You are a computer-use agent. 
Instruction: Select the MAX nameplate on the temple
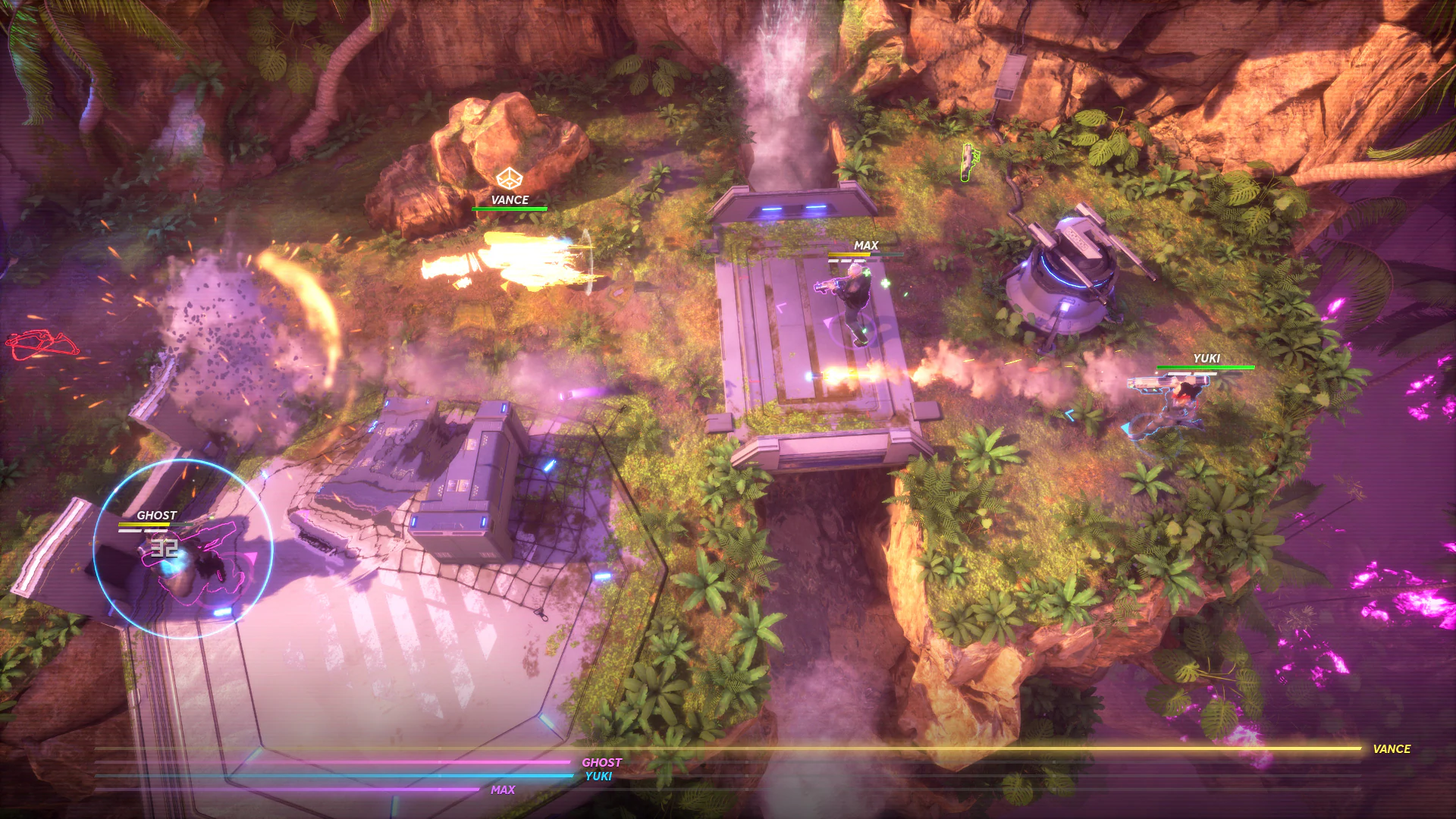[864, 245]
